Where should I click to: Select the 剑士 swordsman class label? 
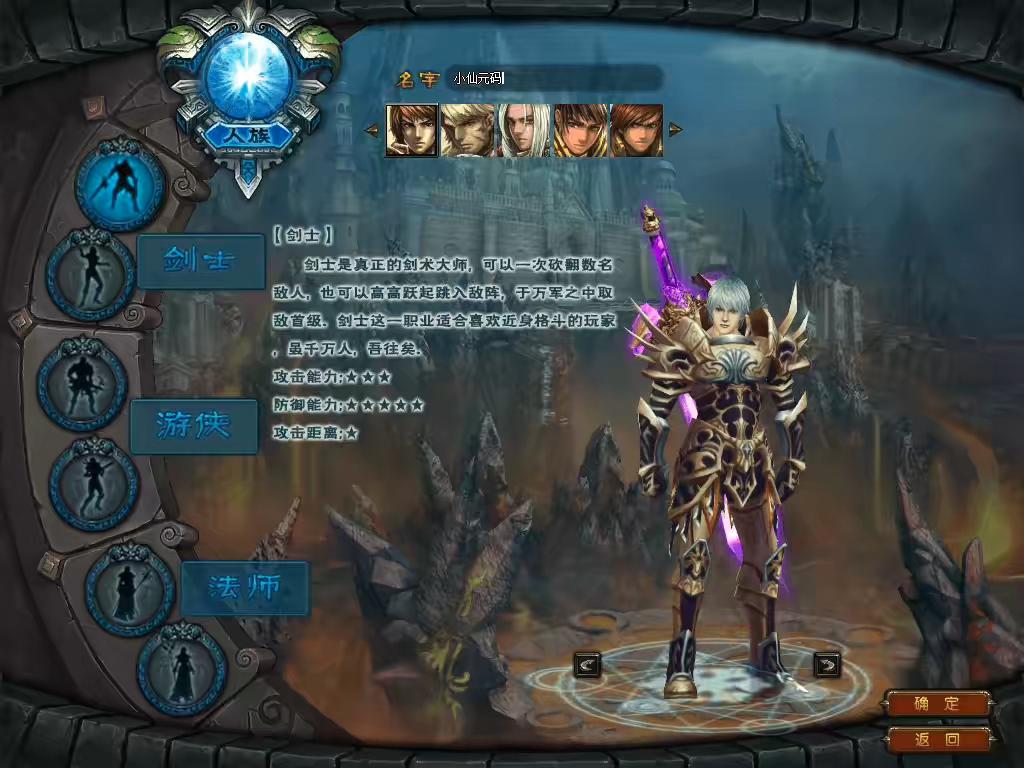point(200,261)
